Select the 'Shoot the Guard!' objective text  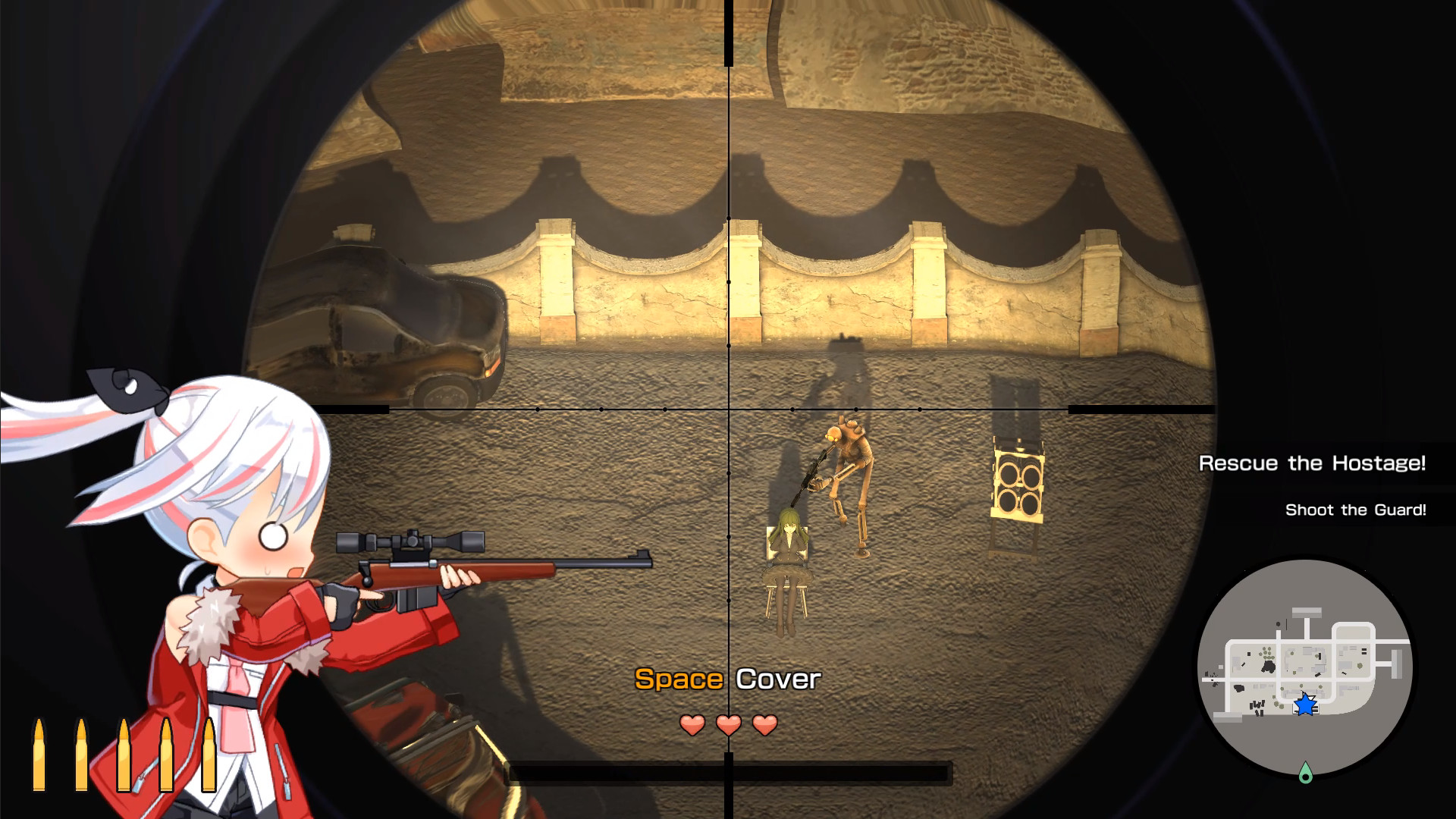tap(1357, 510)
